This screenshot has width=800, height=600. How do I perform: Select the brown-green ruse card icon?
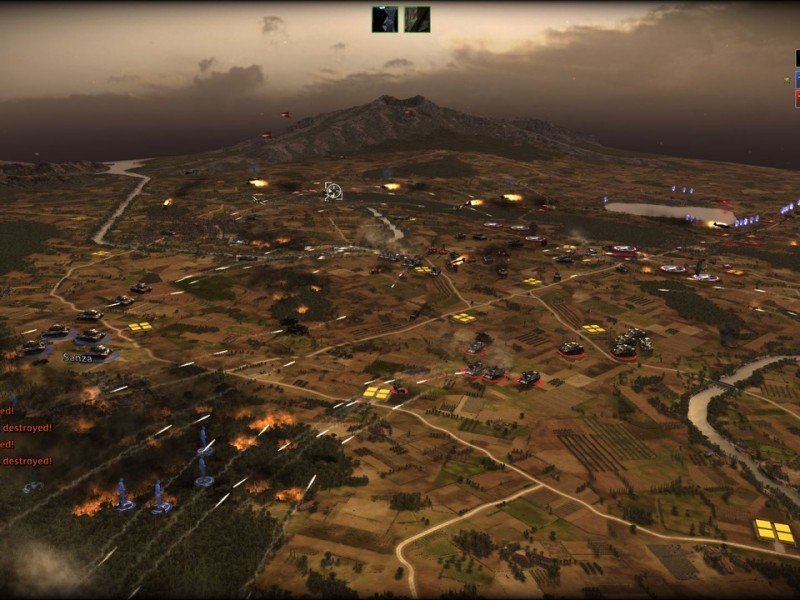417,19
